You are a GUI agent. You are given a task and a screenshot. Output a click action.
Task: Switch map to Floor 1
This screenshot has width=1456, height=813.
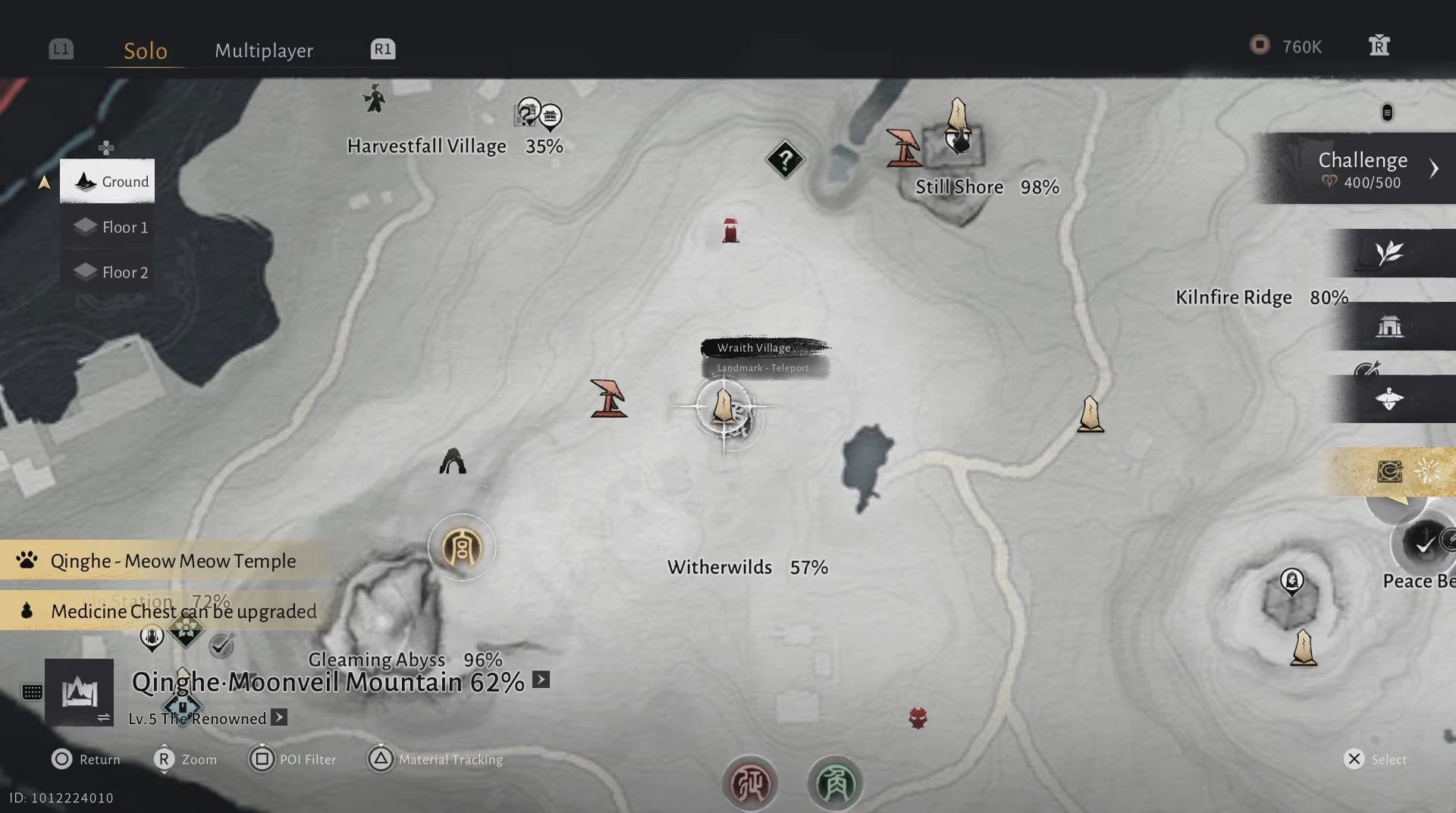[x=108, y=227]
